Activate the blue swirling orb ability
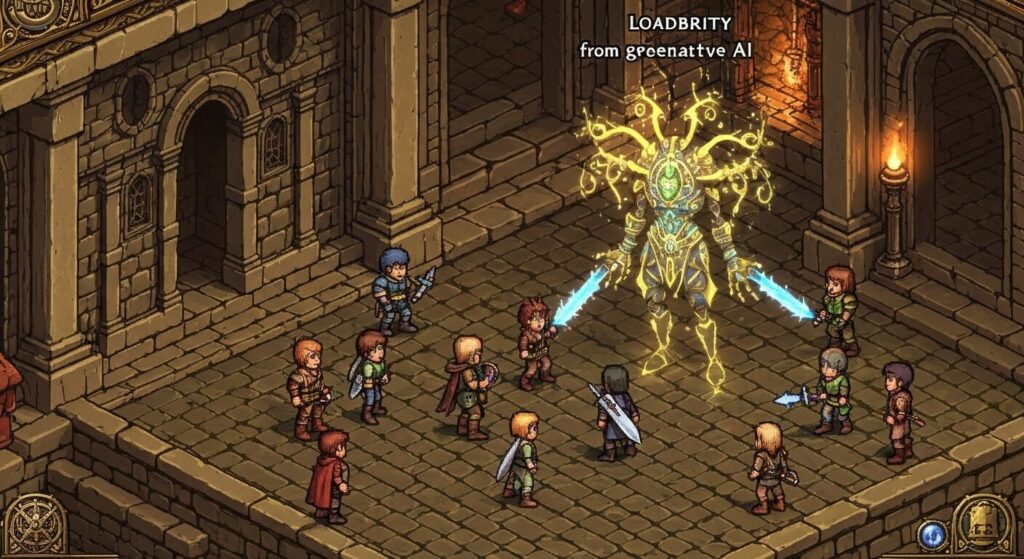Viewport: 1024px width, 559px height. (x=932, y=533)
